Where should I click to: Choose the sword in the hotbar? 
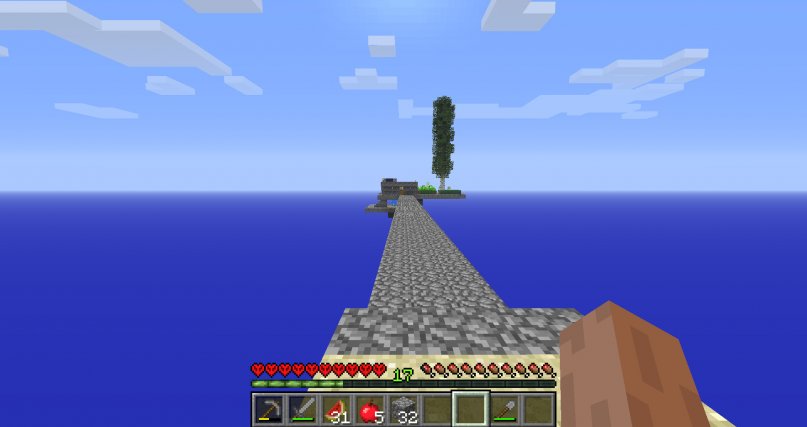tap(302, 409)
